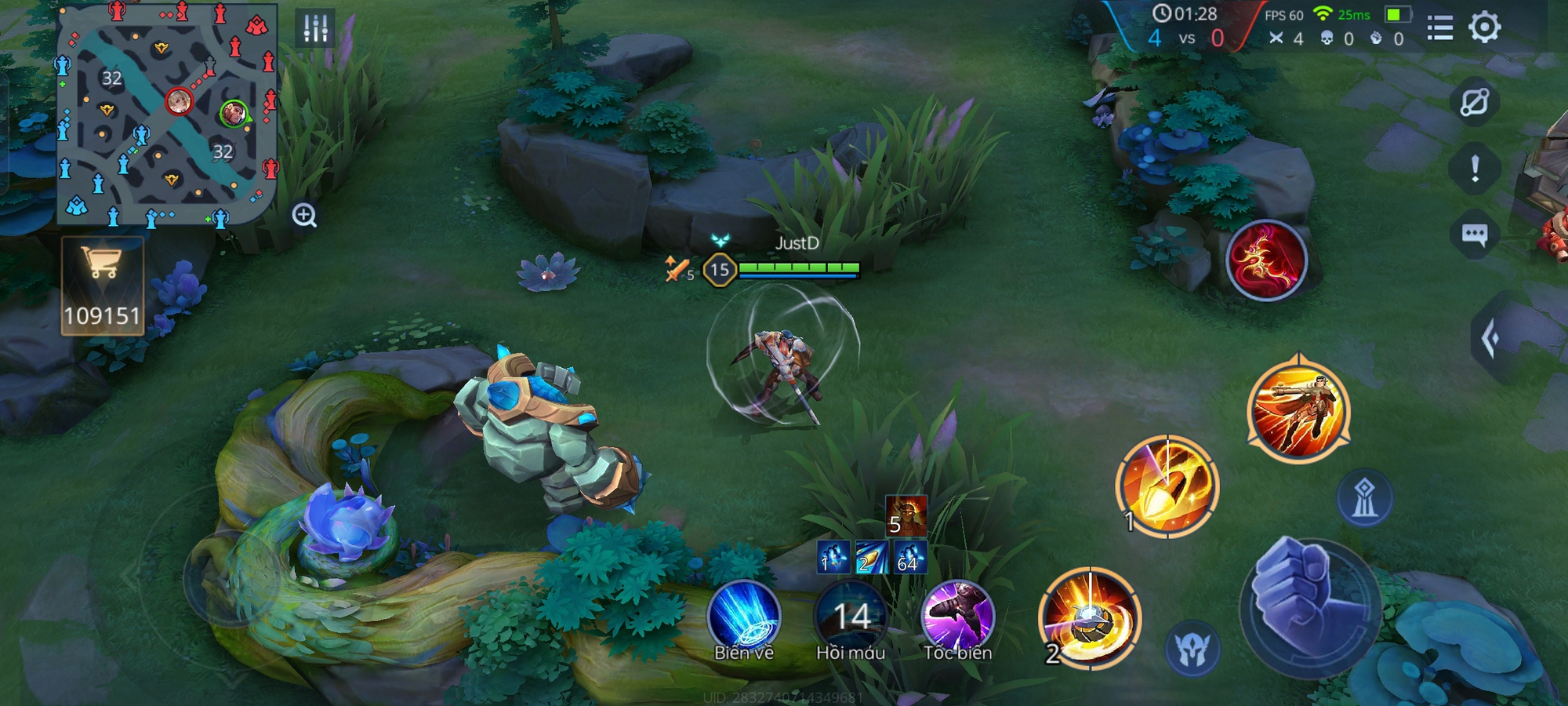Target tower with the tower attack button
This screenshot has width=1568, height=706.
tap(1364, 498)
